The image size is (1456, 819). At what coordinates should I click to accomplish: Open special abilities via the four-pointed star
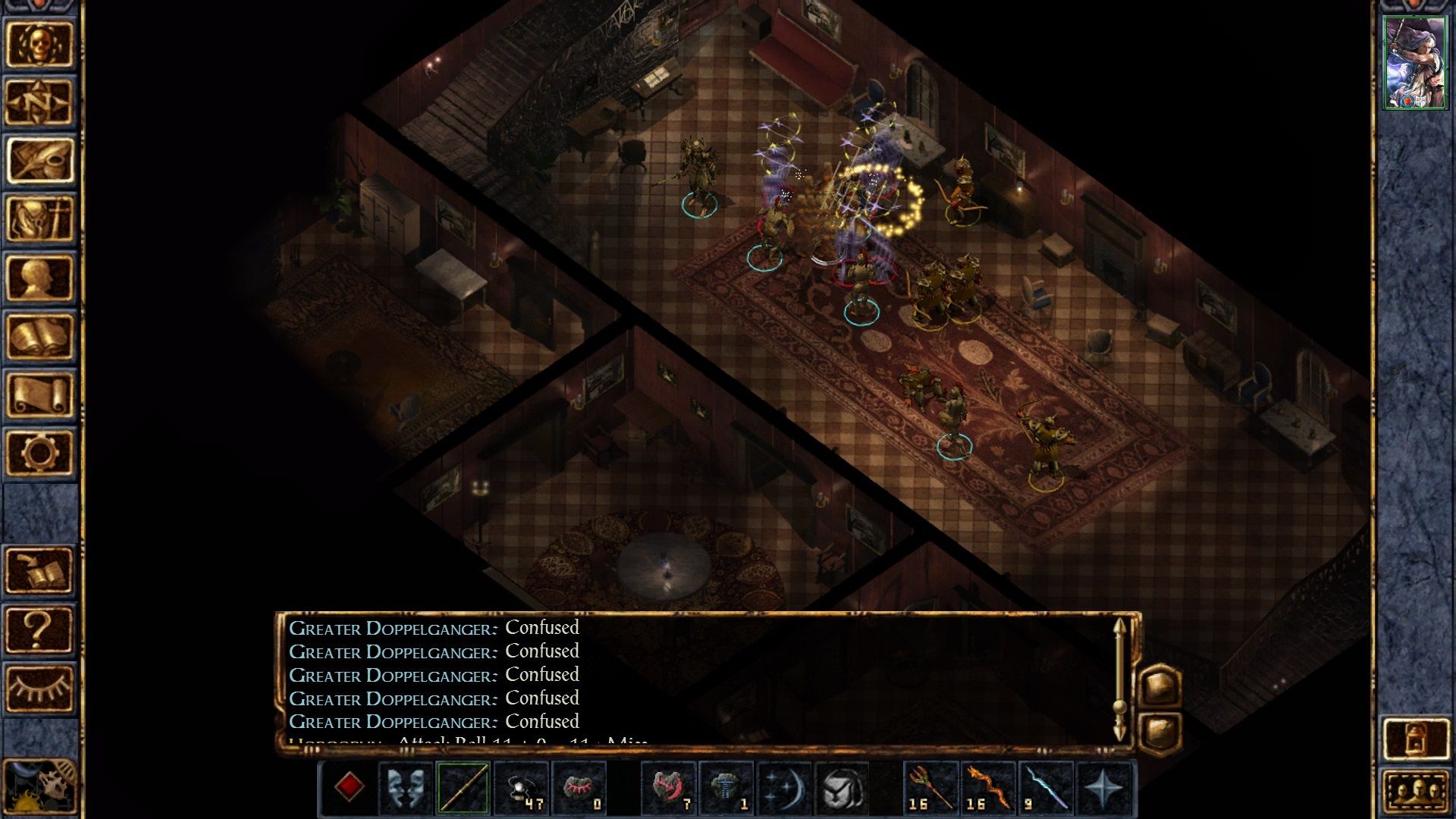[x=1103, y=787]
